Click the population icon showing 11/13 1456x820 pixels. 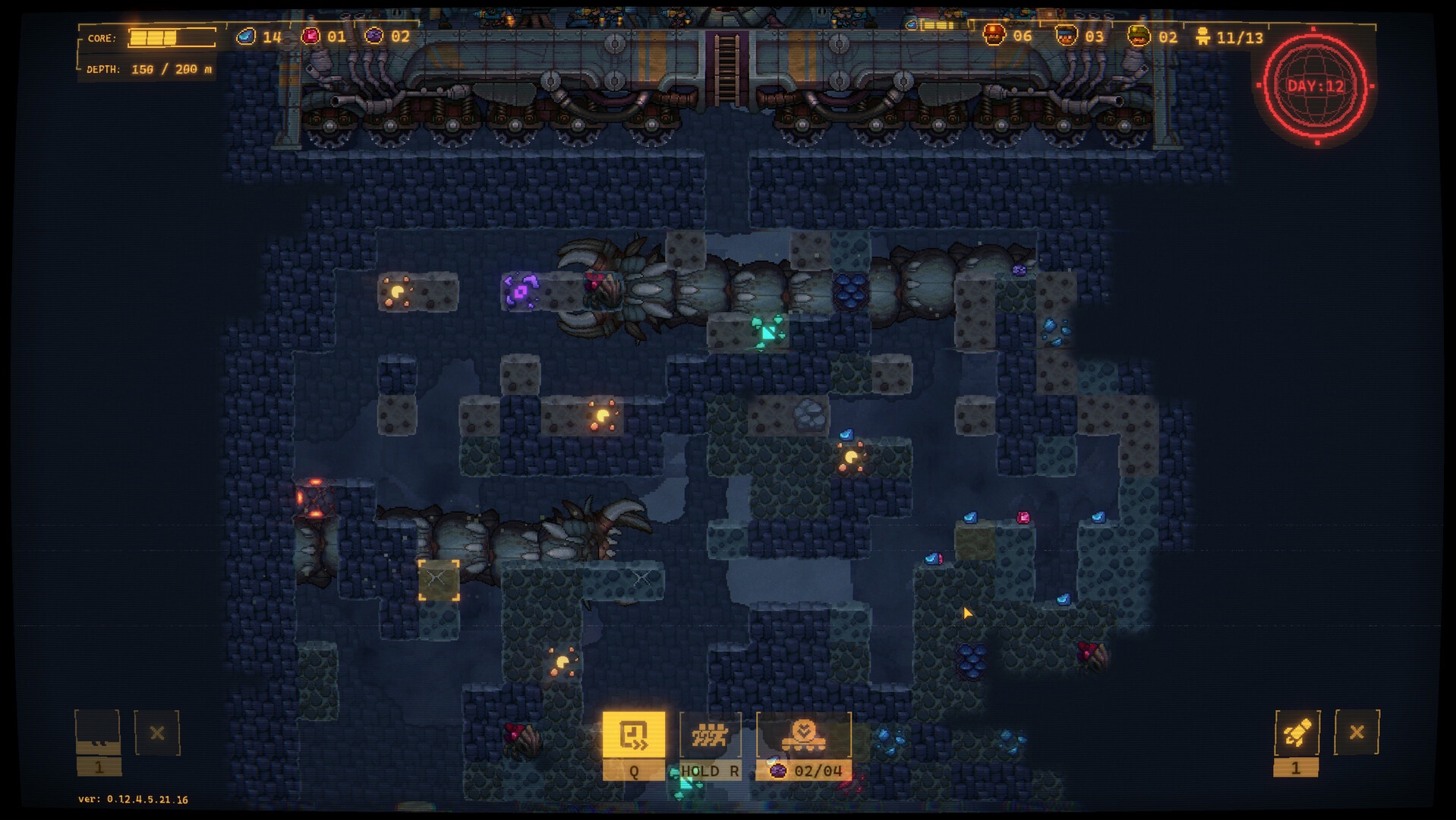pyautogui.click(x=1203, y=36)
